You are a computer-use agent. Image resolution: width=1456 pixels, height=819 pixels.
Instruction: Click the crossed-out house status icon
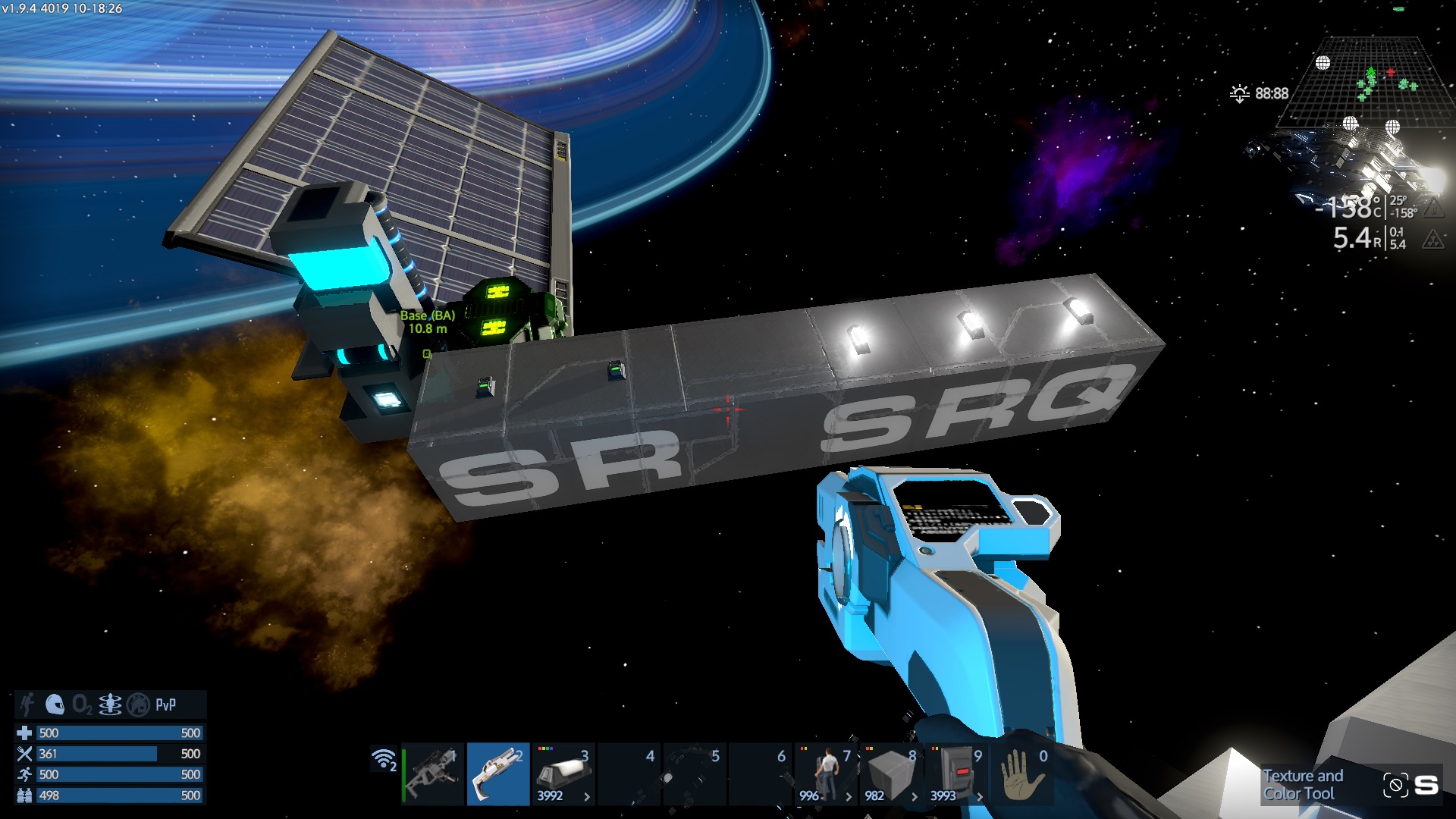point(138,704)
